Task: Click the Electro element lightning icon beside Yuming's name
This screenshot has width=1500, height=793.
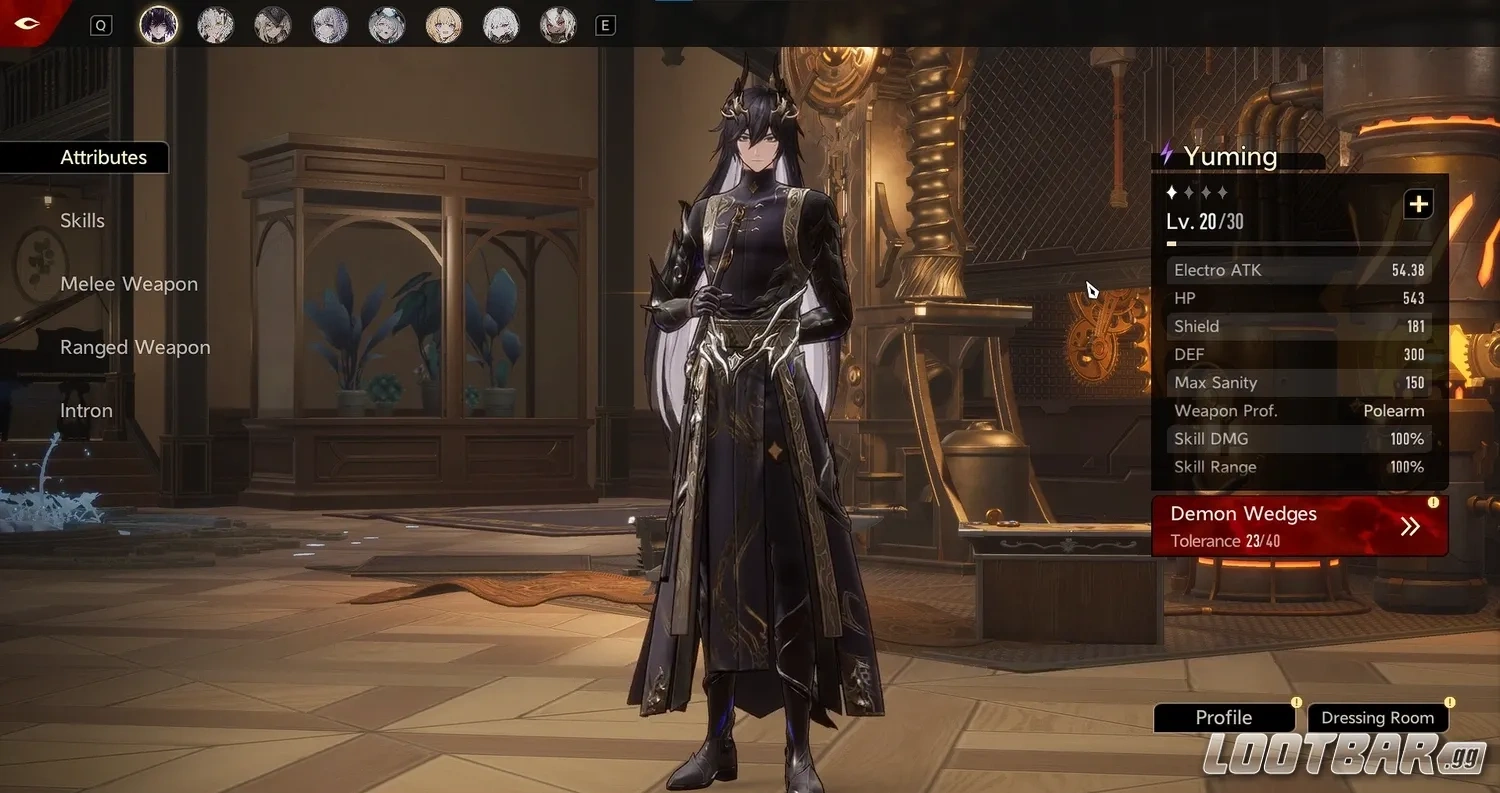Action: pyautogui.click(x=1166, y=155)
